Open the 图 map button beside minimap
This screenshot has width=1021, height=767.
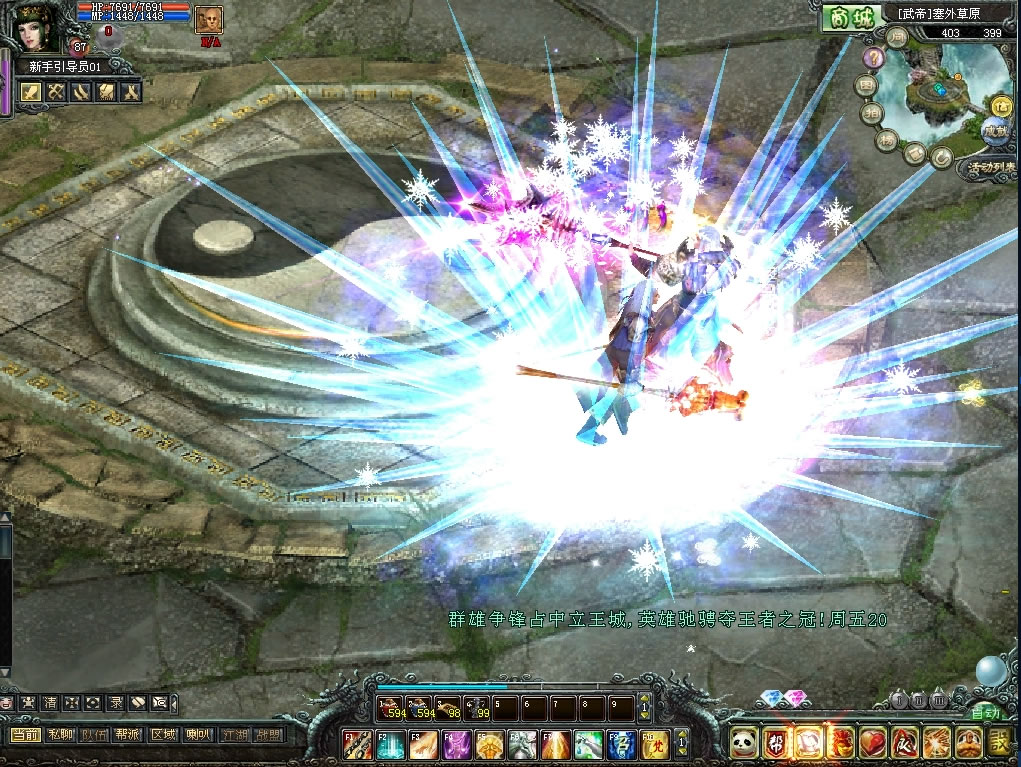tap(866, 86)
